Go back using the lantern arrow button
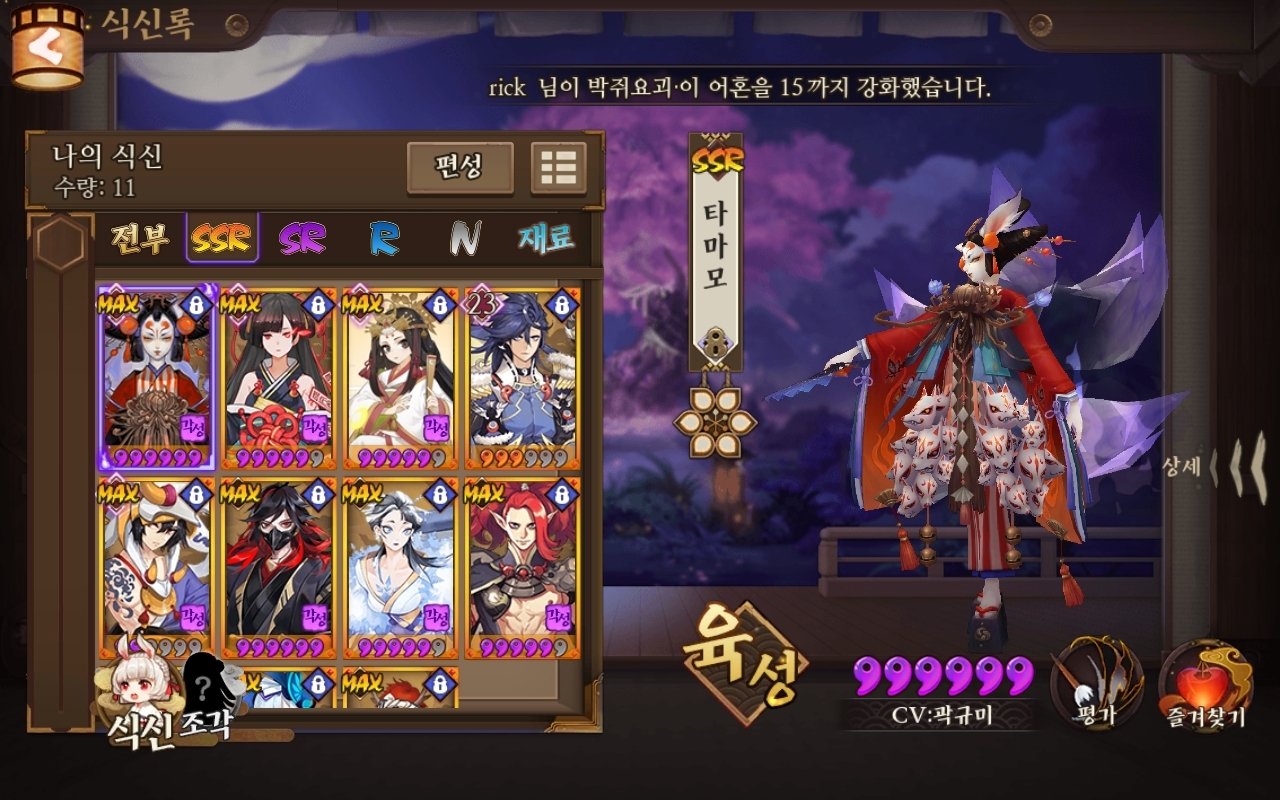1280x800 pixels. [46, 46]
